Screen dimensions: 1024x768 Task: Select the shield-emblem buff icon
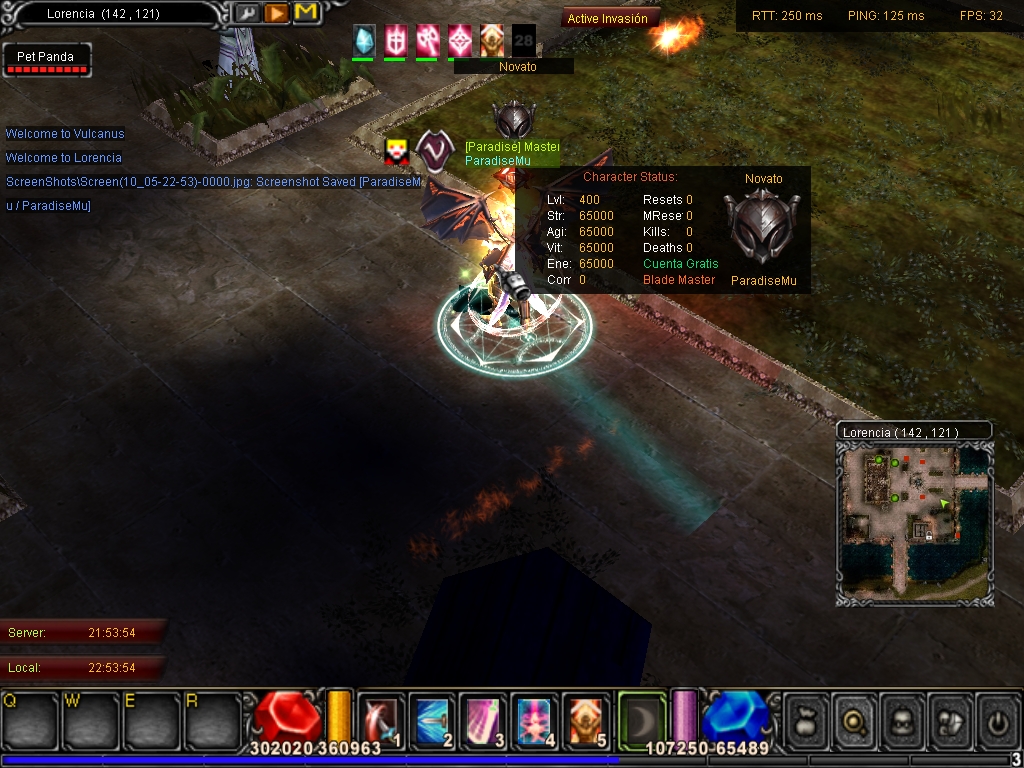(396, 40)
